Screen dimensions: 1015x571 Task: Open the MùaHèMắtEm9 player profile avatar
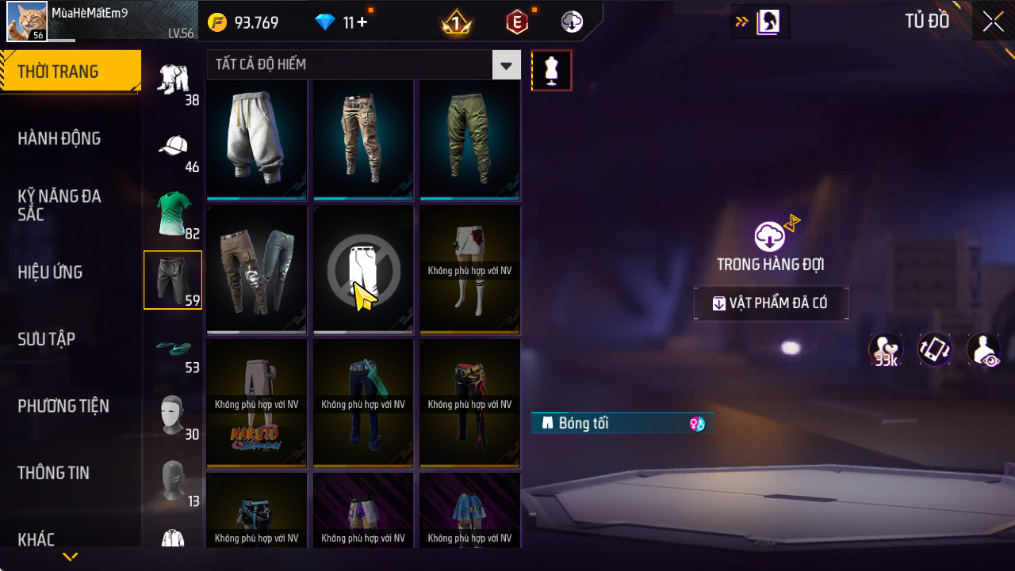point(26,21)
